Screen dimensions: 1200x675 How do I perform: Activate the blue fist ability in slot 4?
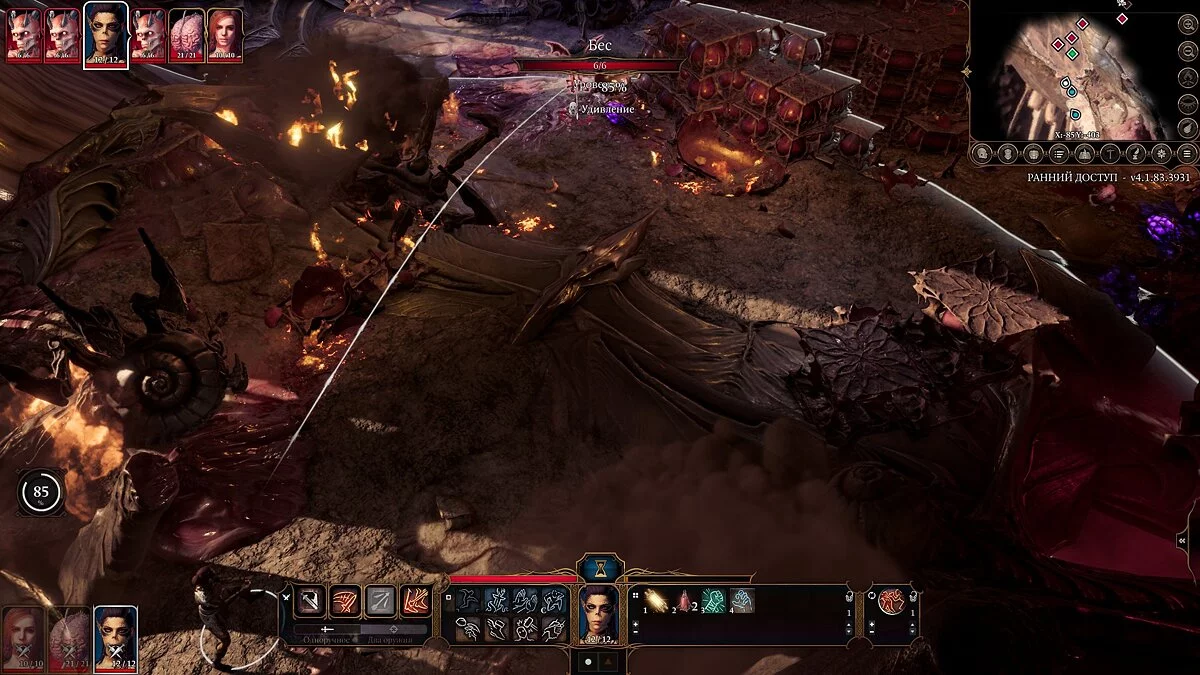point(741,600)
